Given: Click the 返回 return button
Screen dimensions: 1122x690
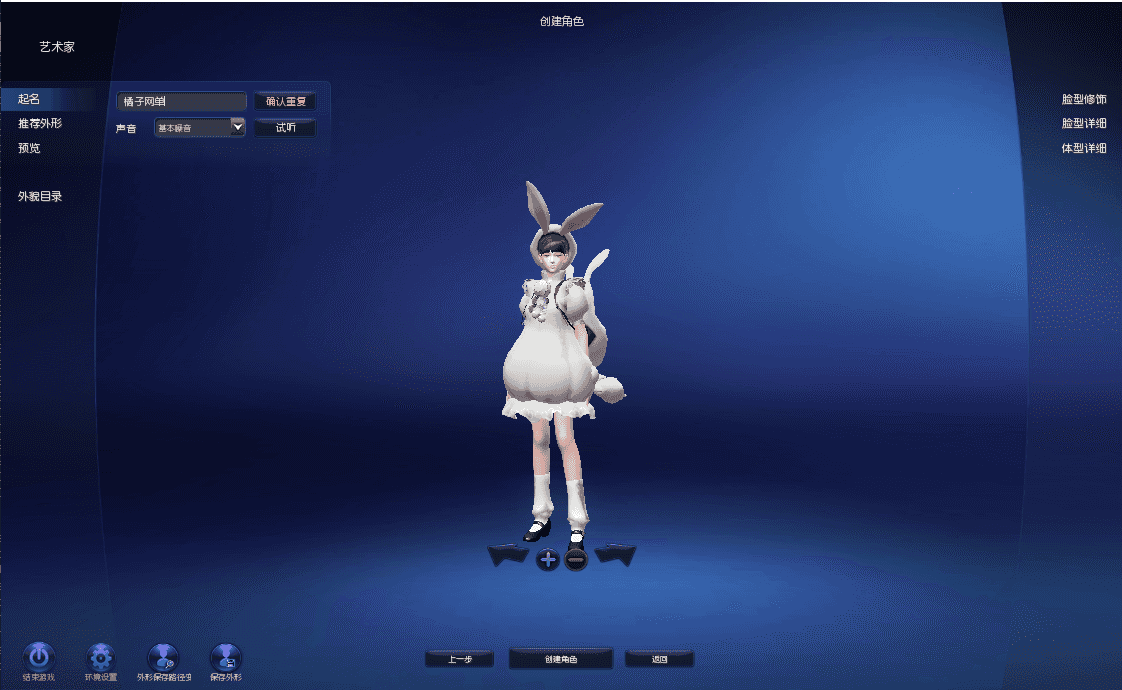Looking at the screenshot, I should 659,659.
